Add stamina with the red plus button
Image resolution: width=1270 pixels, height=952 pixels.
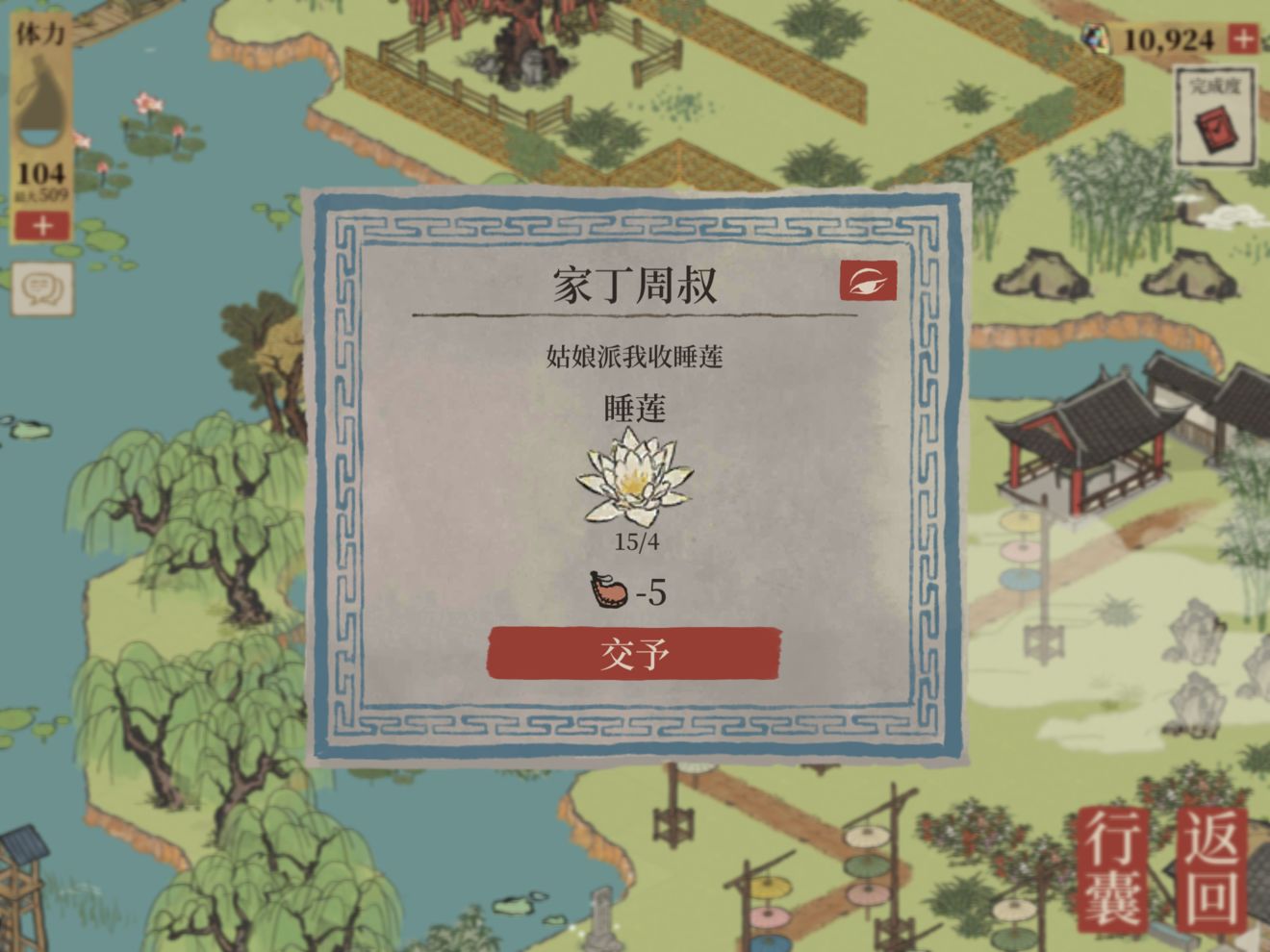tap(42, 226)
